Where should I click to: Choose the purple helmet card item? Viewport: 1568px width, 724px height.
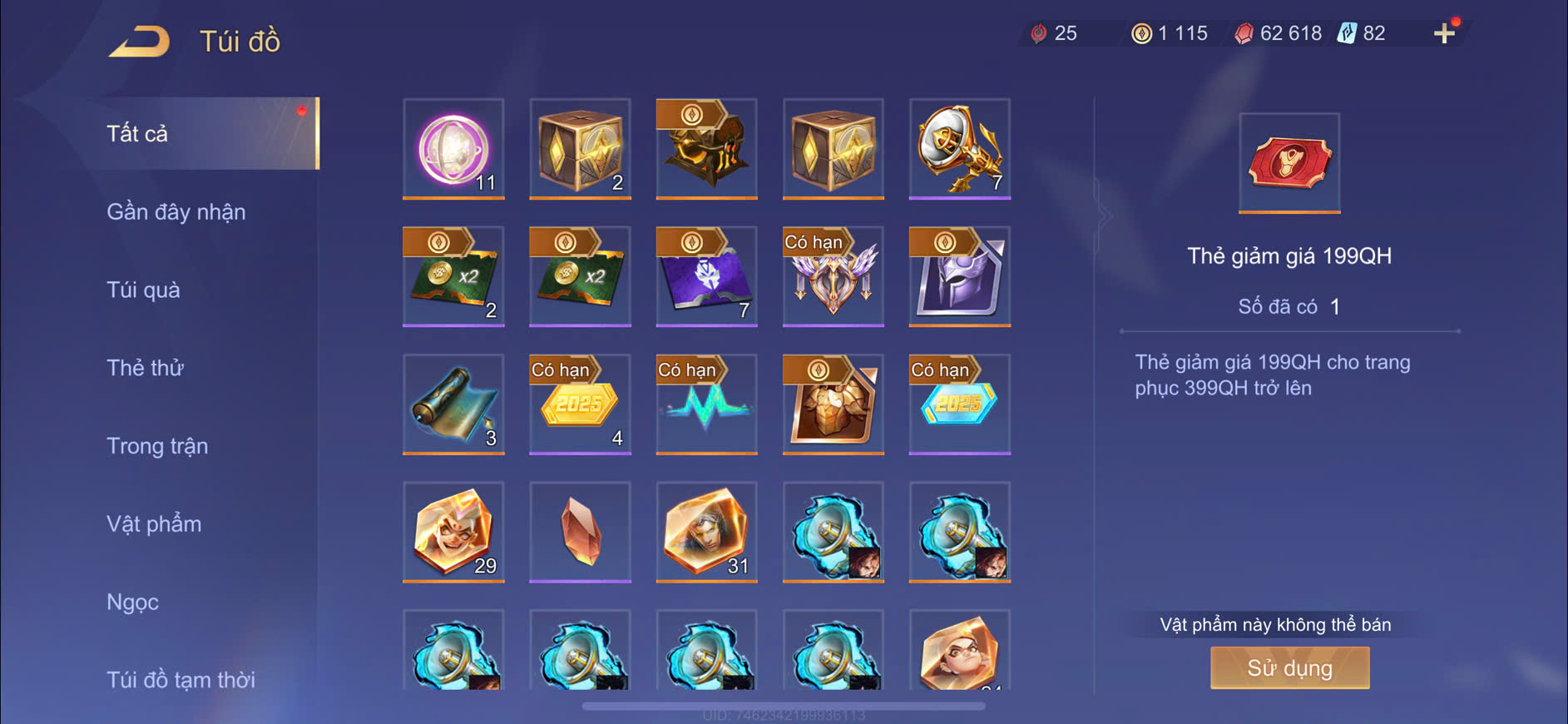pyautogui.click(x=959, y=276)
